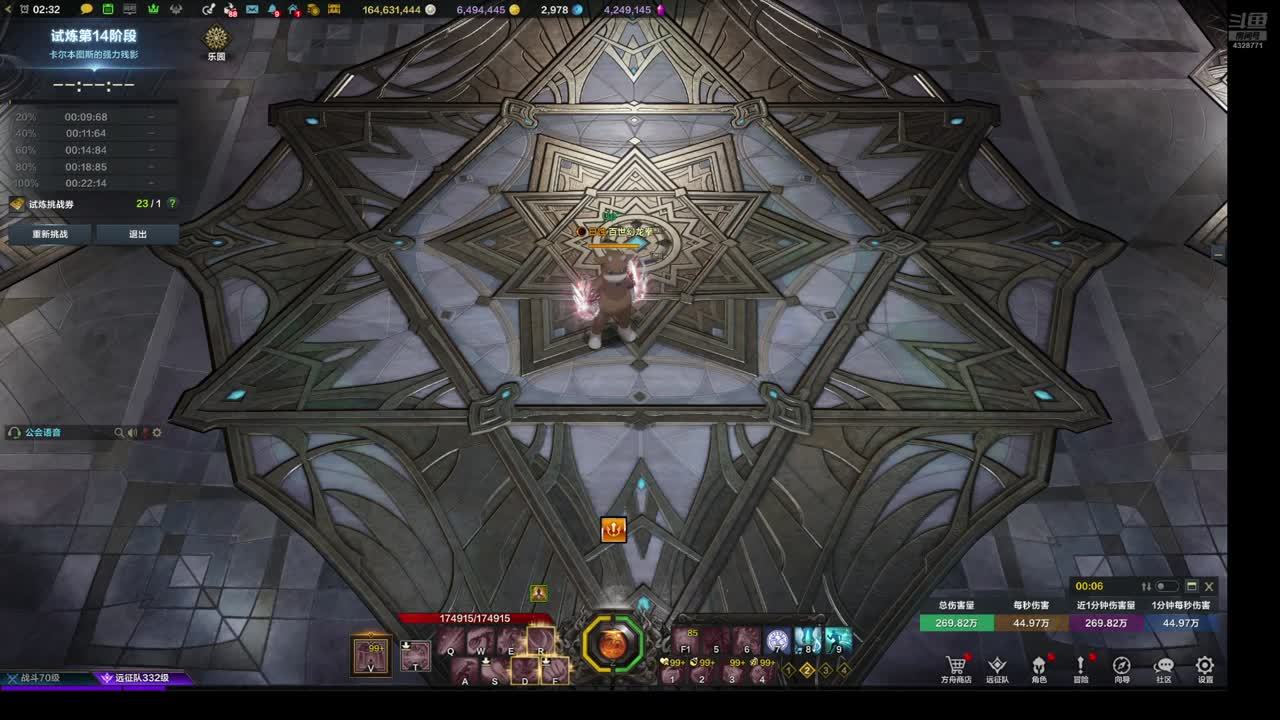1280x720 pixels.
Task: Close the damage meter panel
Action: click(1209, 587)
